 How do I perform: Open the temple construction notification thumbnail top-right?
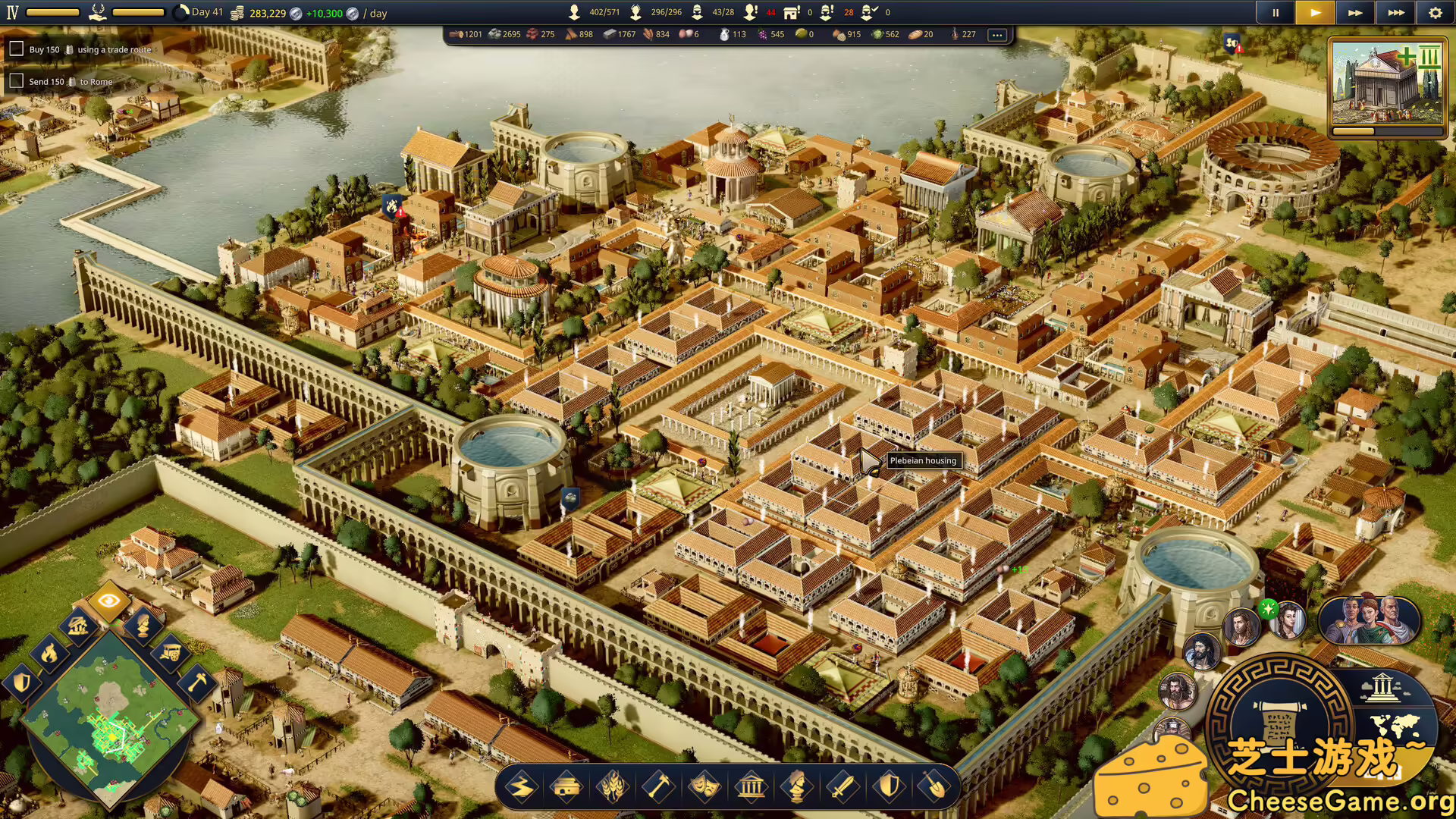tap(1387, 83)
